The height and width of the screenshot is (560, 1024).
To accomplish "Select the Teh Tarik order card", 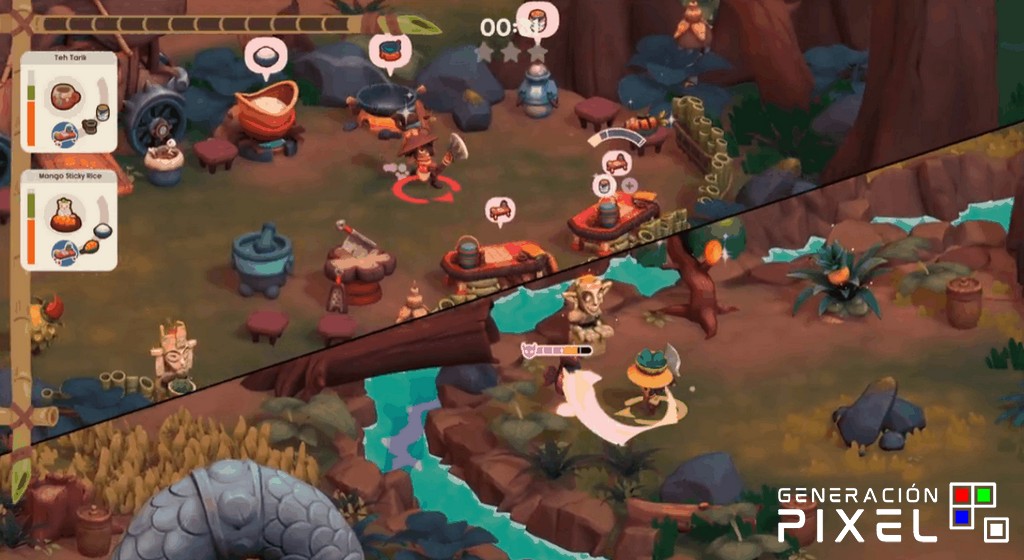I will point(69,103).
